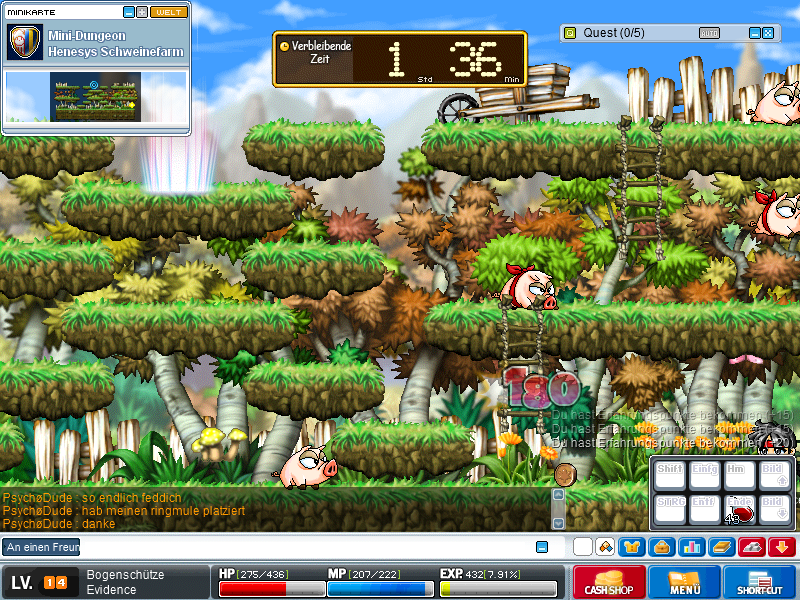Click the WELT world map button
The width and height of the screenshot is (800, 600).
coord(166,12)
